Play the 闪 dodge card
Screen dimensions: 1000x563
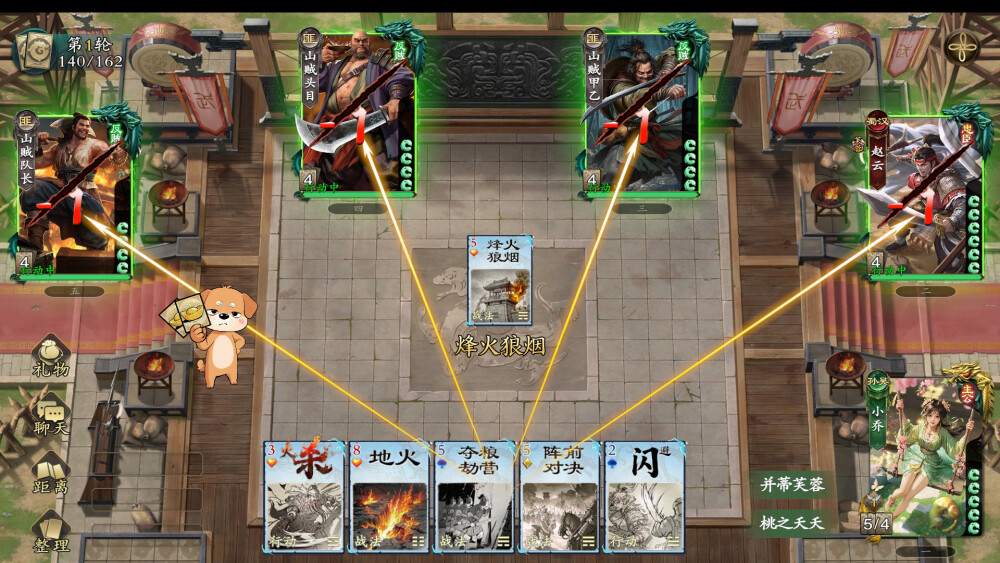[644, 496]
